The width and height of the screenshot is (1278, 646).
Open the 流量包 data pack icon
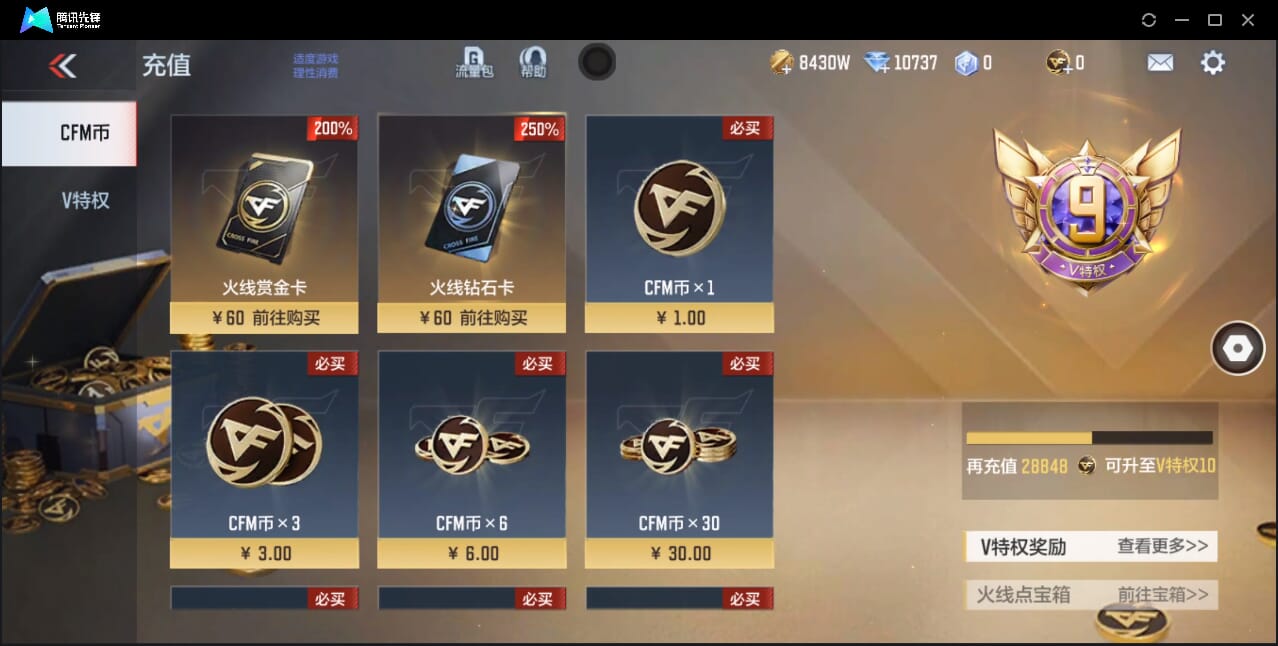(474, 62)
